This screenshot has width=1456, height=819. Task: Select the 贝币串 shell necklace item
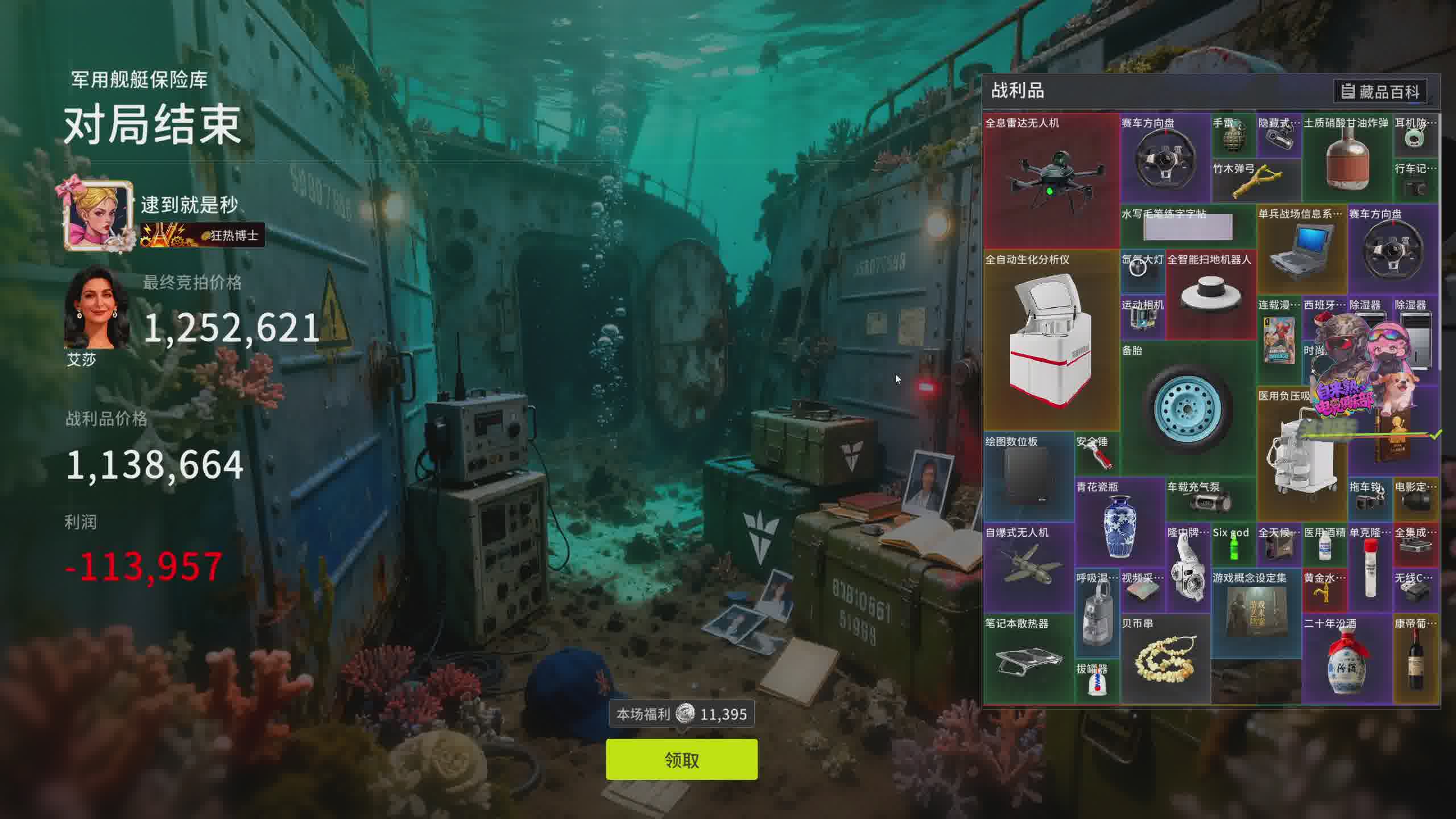[x=1165, y=659]
